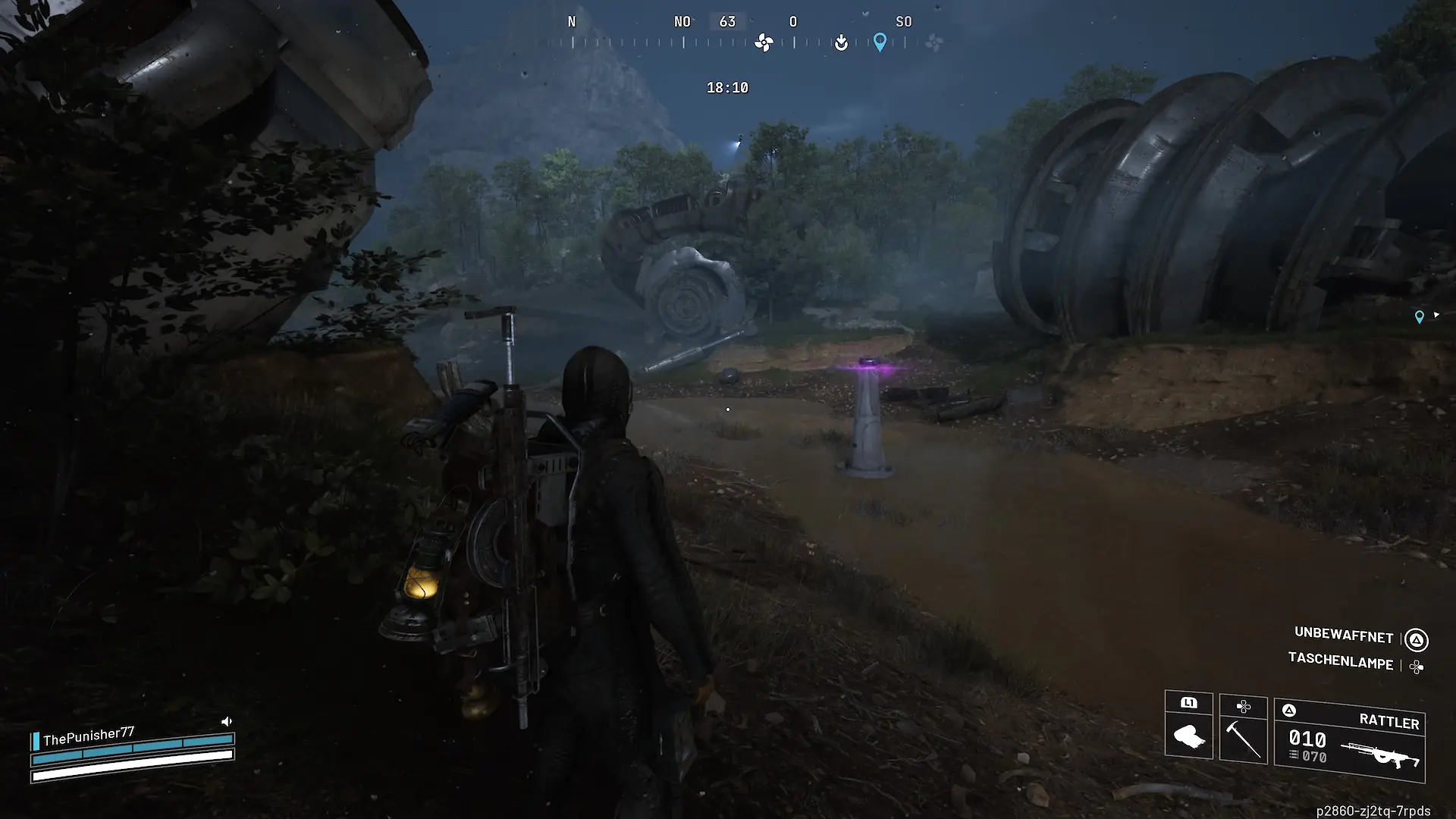Click the download-arrow marker on compass
The image size is (1456, 819).
[841, 43]
